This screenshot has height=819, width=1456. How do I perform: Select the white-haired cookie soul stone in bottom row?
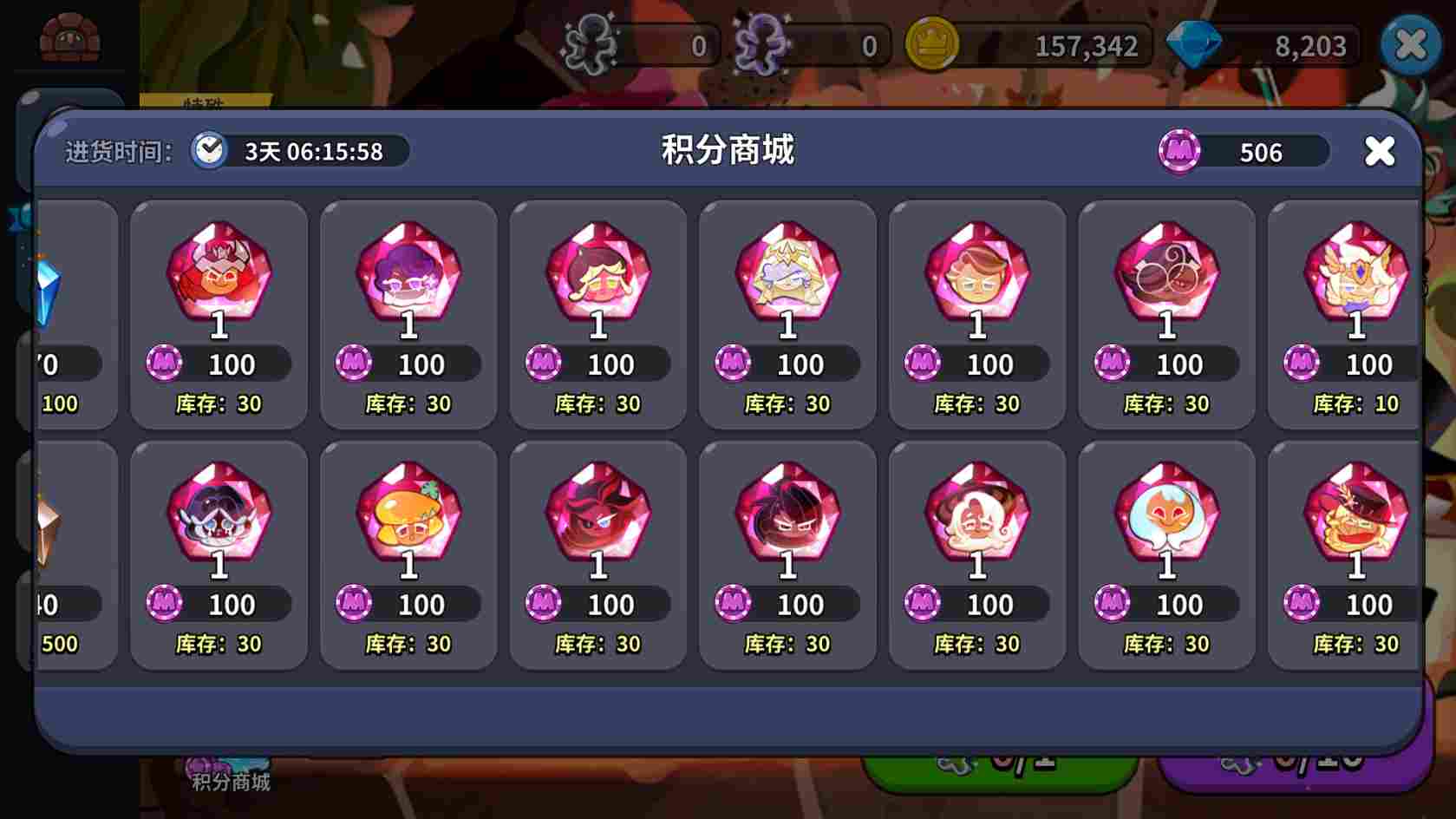pyautogui.click(x=977, y=516)
